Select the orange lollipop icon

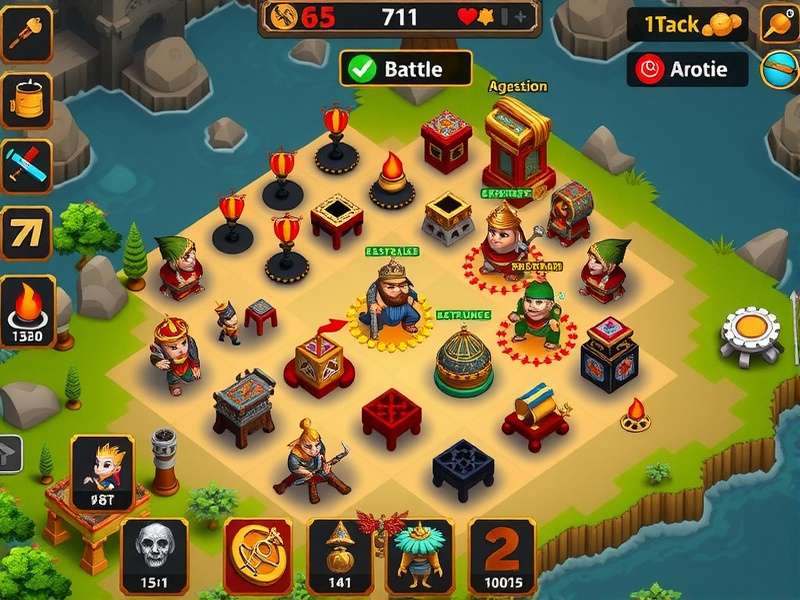[x=780, y=23]
